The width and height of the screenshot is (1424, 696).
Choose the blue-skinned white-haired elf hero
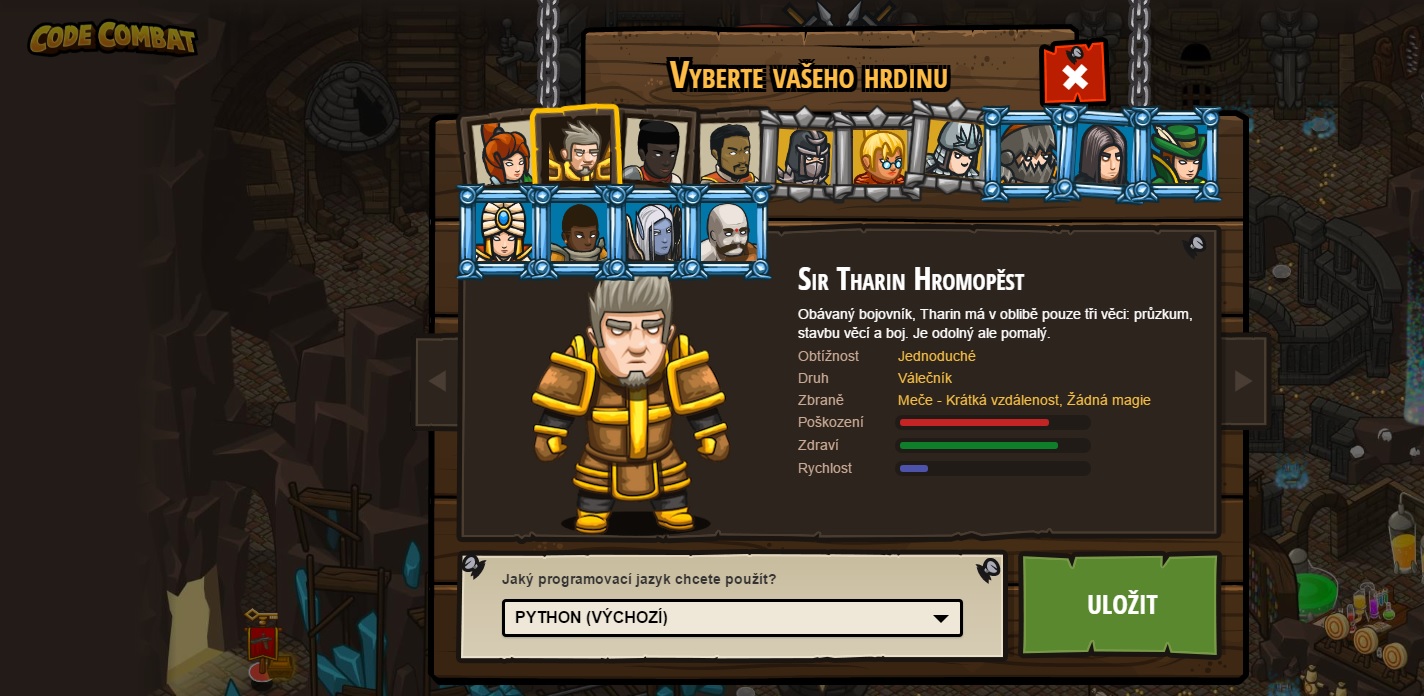pos(653,231)
